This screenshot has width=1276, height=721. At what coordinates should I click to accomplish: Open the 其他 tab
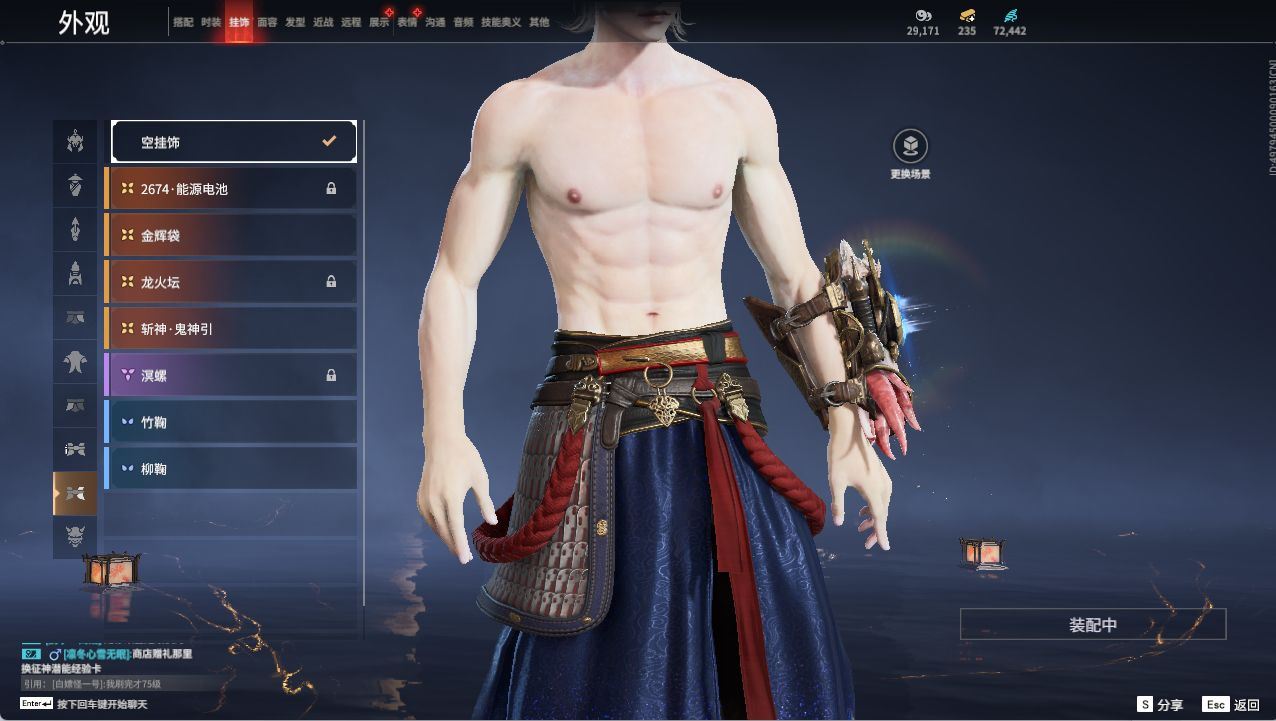pos(539,22)
